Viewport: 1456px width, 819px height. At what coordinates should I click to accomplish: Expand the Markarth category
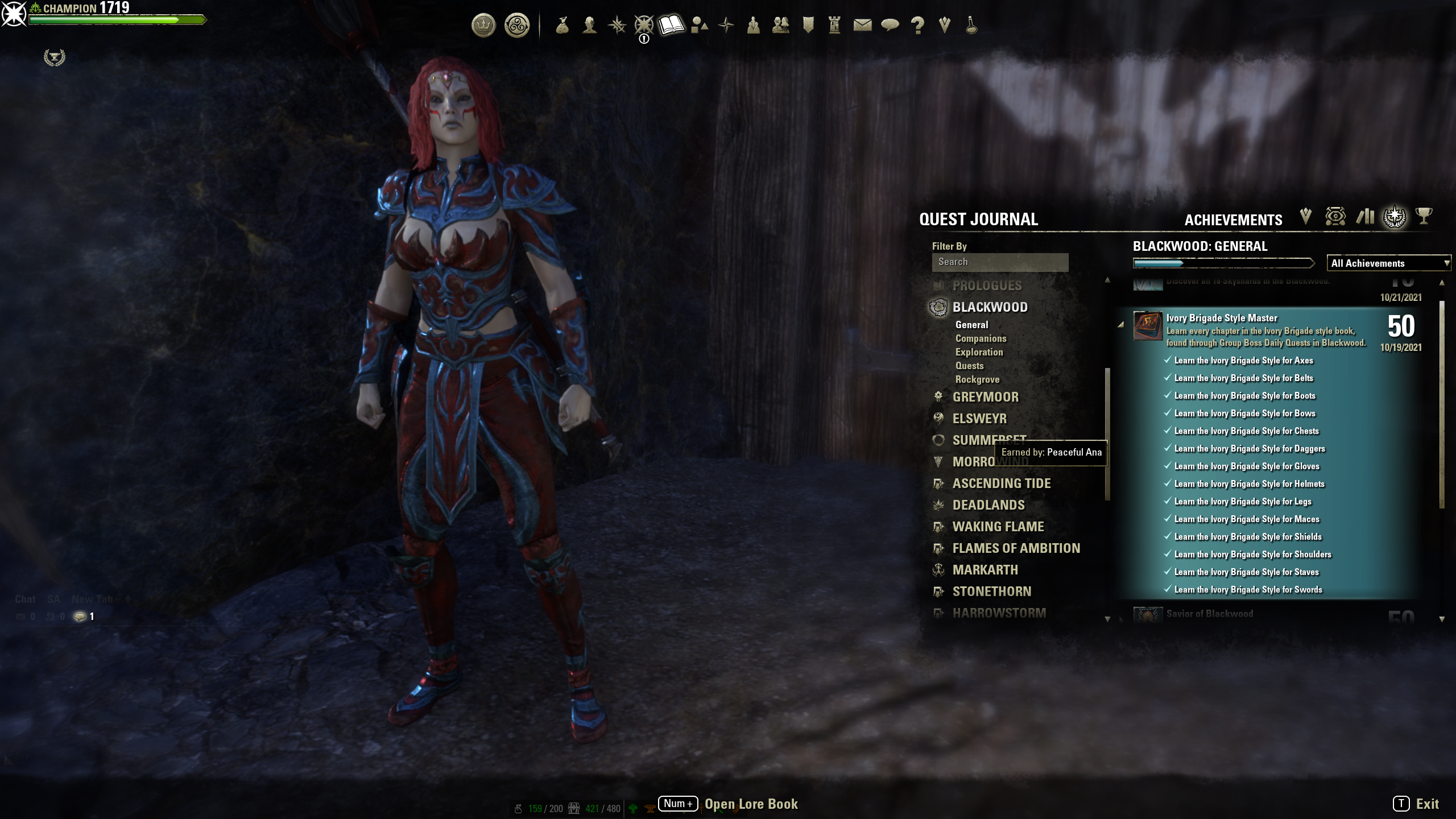(x=985, y=570)
